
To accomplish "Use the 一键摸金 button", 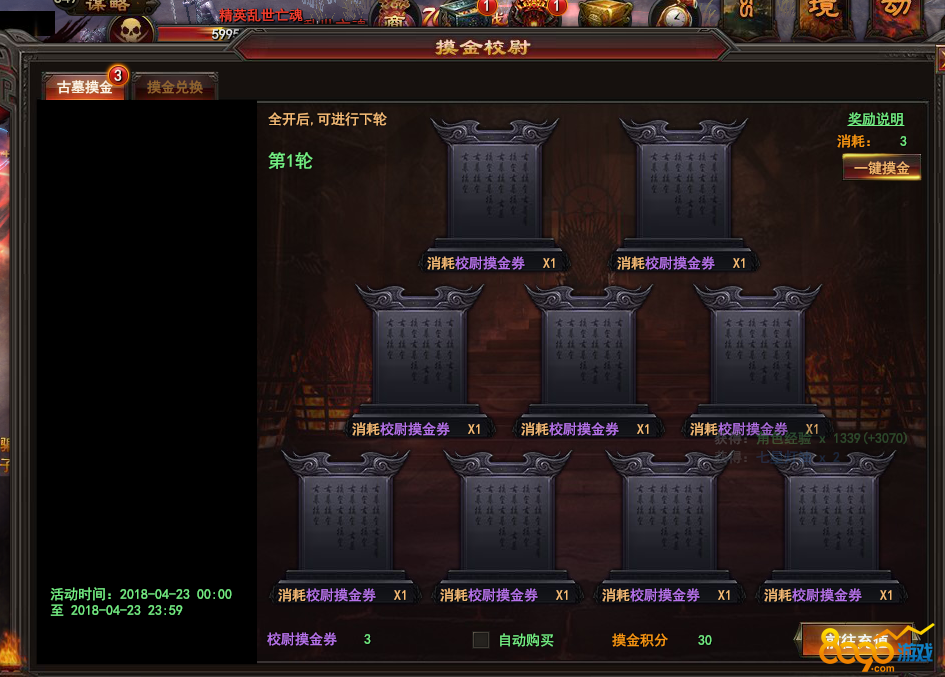I will (881, 168).
